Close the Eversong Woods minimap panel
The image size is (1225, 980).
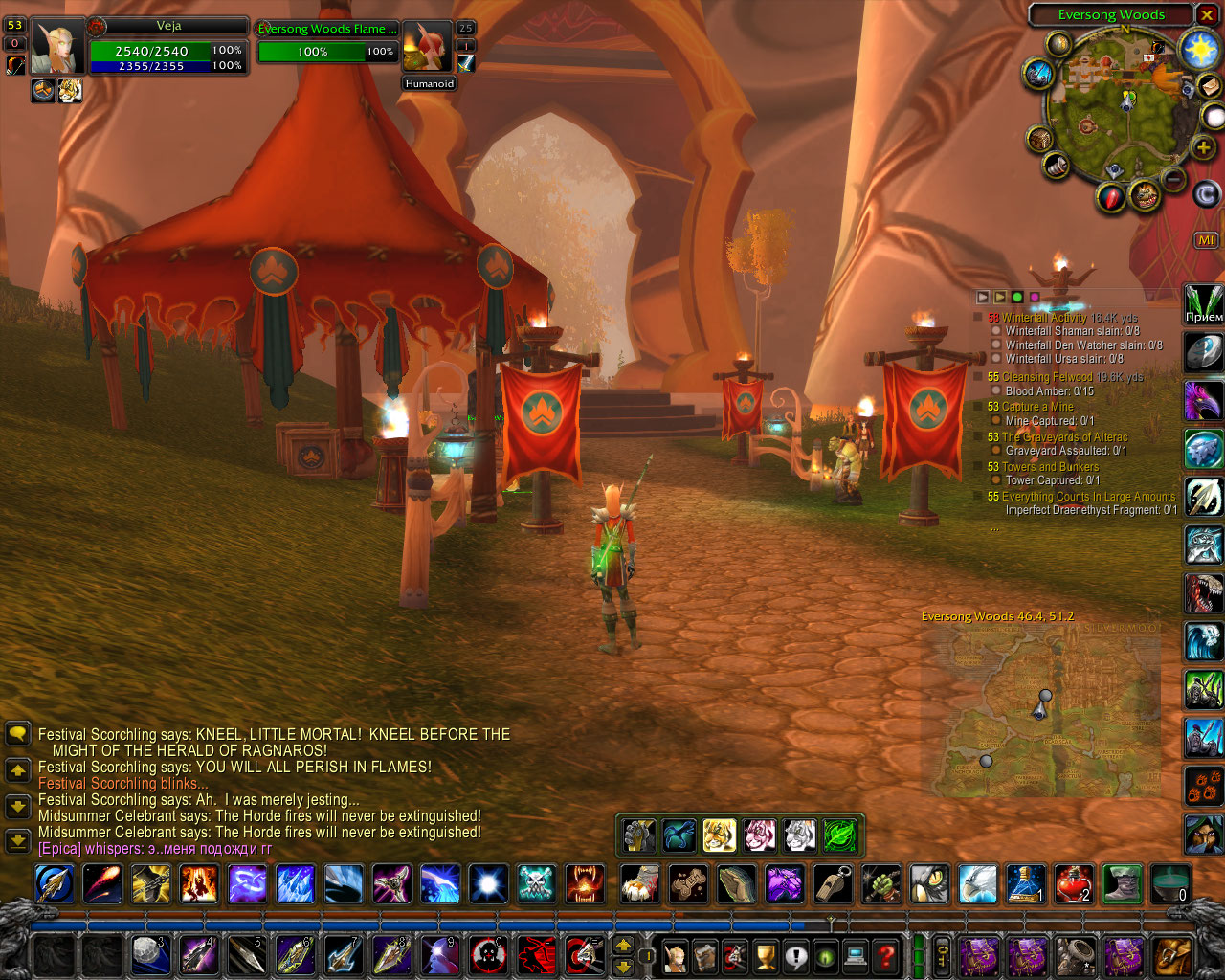tap(1207, 15)
